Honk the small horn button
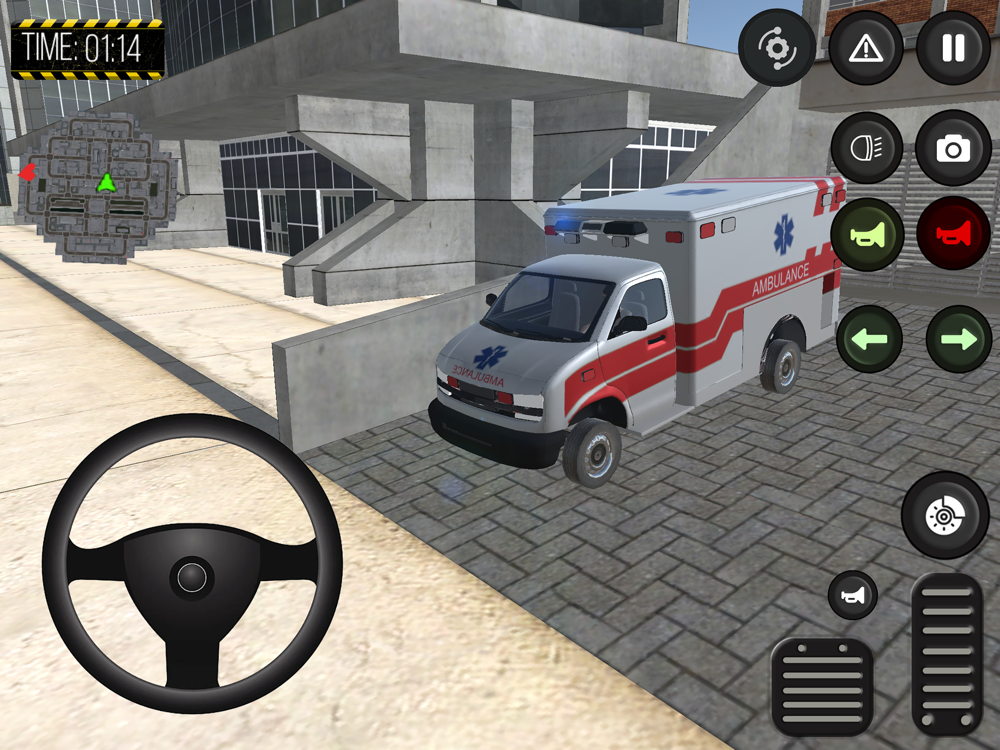The width and height of the screenshot is (1000, 750). click(853, 595)
